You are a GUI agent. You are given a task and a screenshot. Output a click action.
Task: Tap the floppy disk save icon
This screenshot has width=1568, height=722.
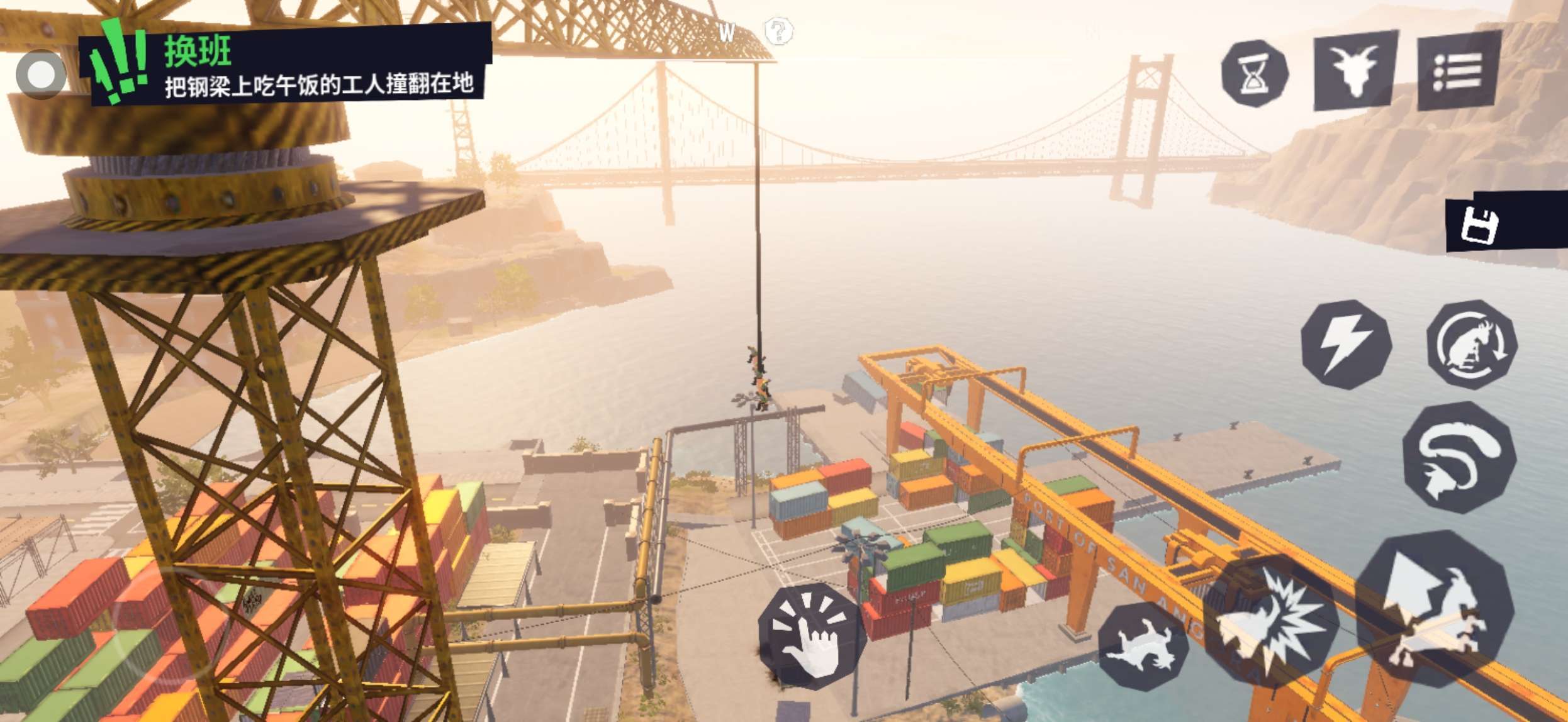click(1479, 225)
